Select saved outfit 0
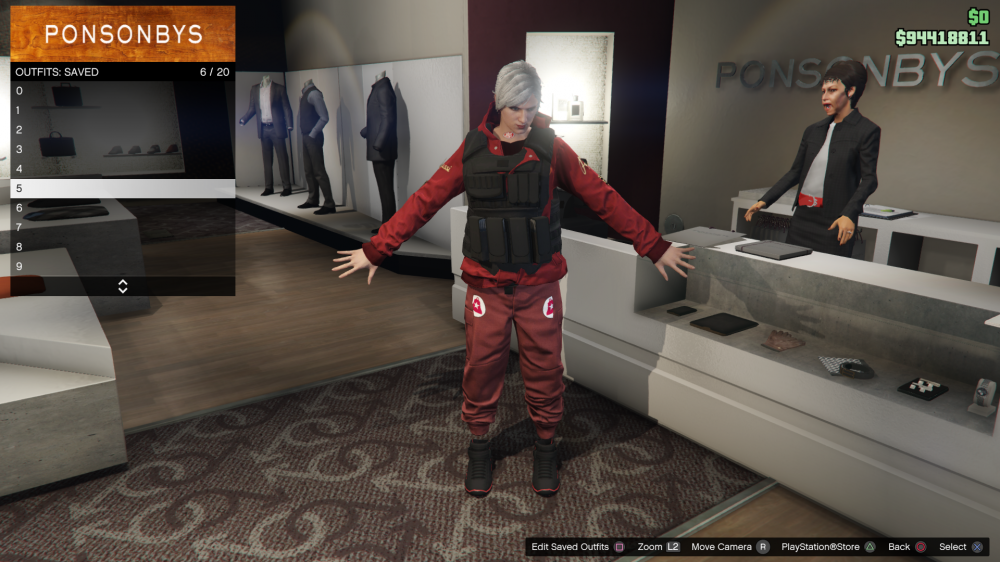 tap(122, 91)
